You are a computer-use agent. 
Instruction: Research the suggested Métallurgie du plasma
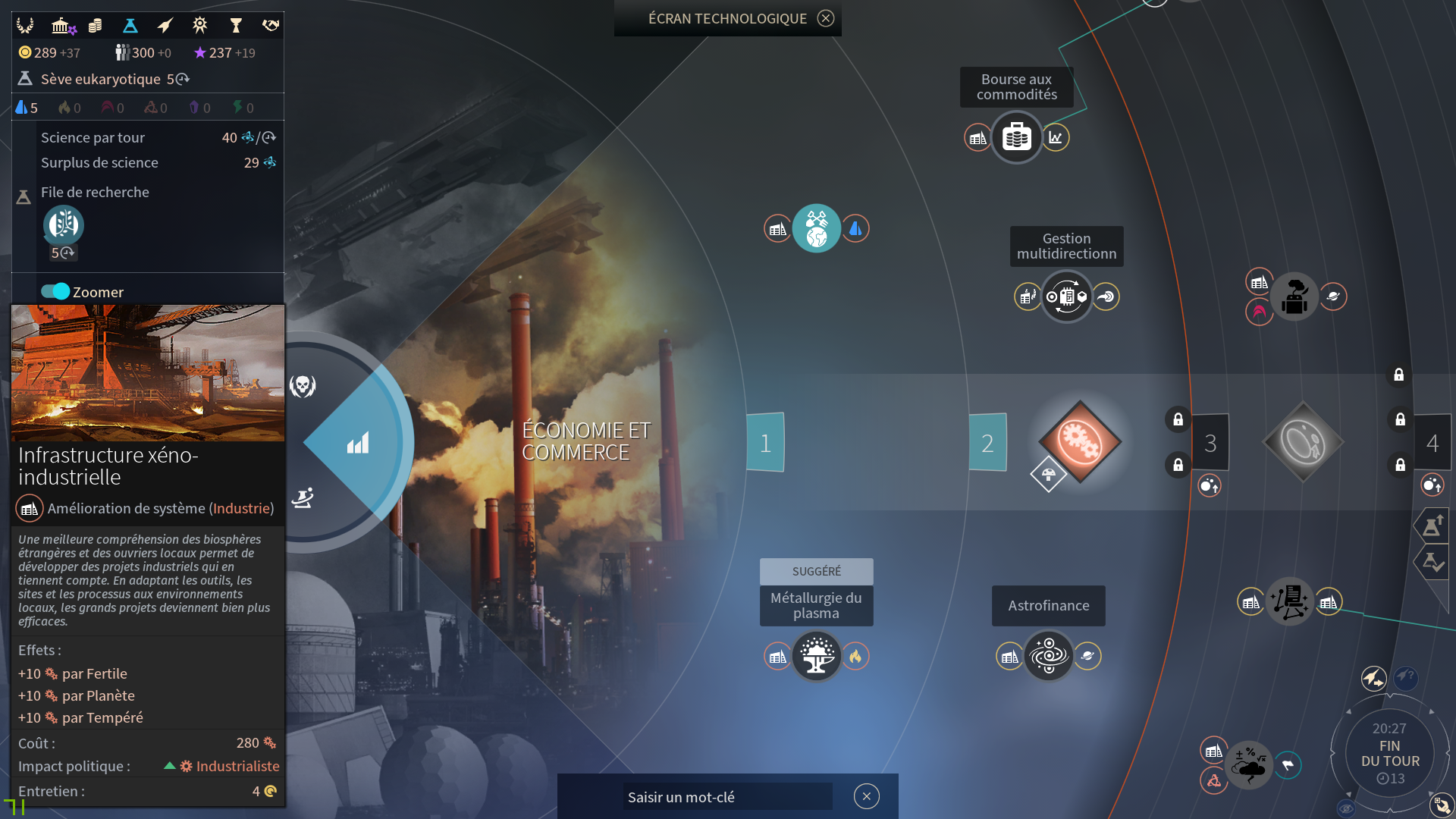816,656
